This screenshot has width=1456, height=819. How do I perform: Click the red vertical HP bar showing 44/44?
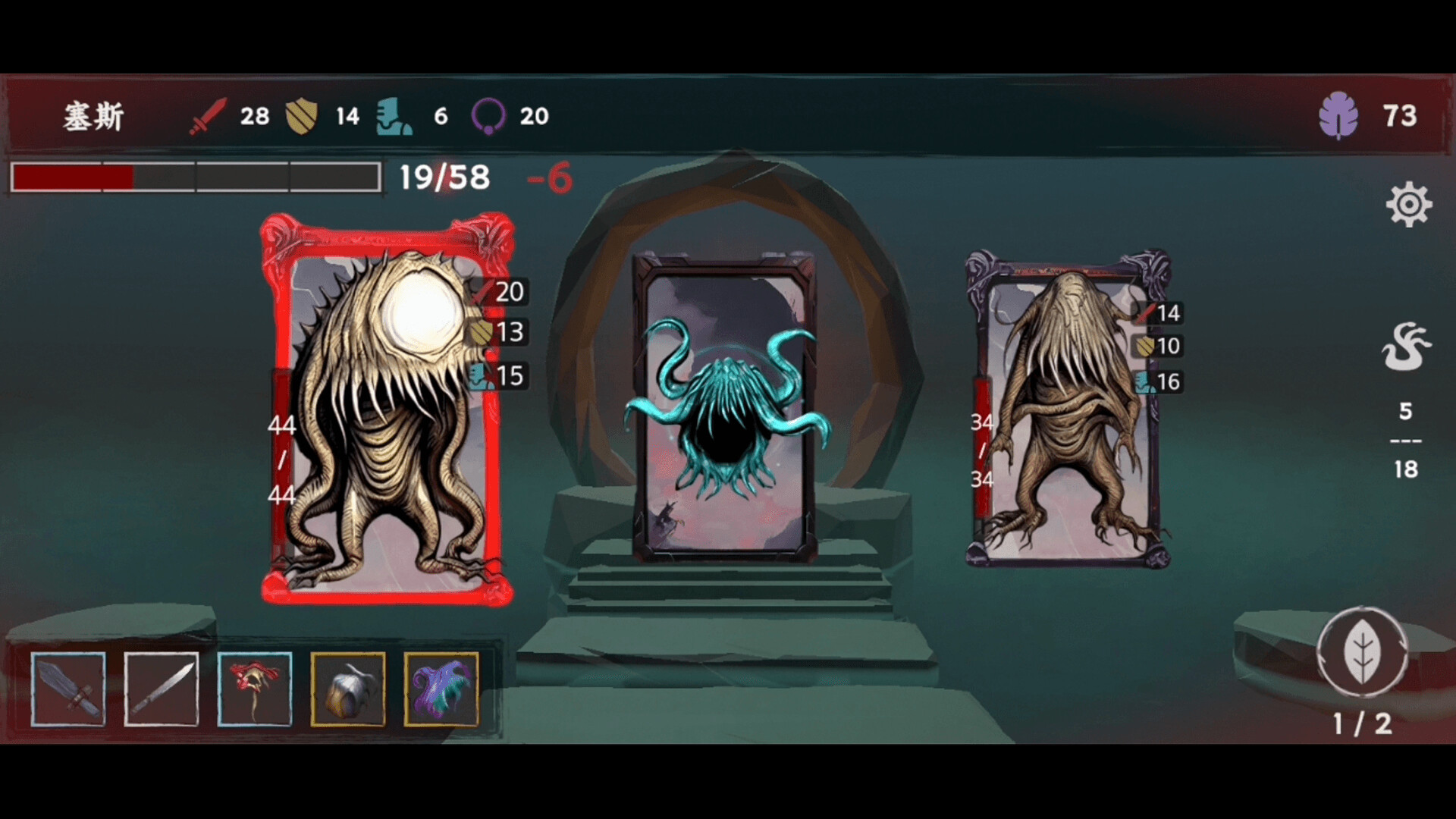pyautogui.click(x=281, y=463)
